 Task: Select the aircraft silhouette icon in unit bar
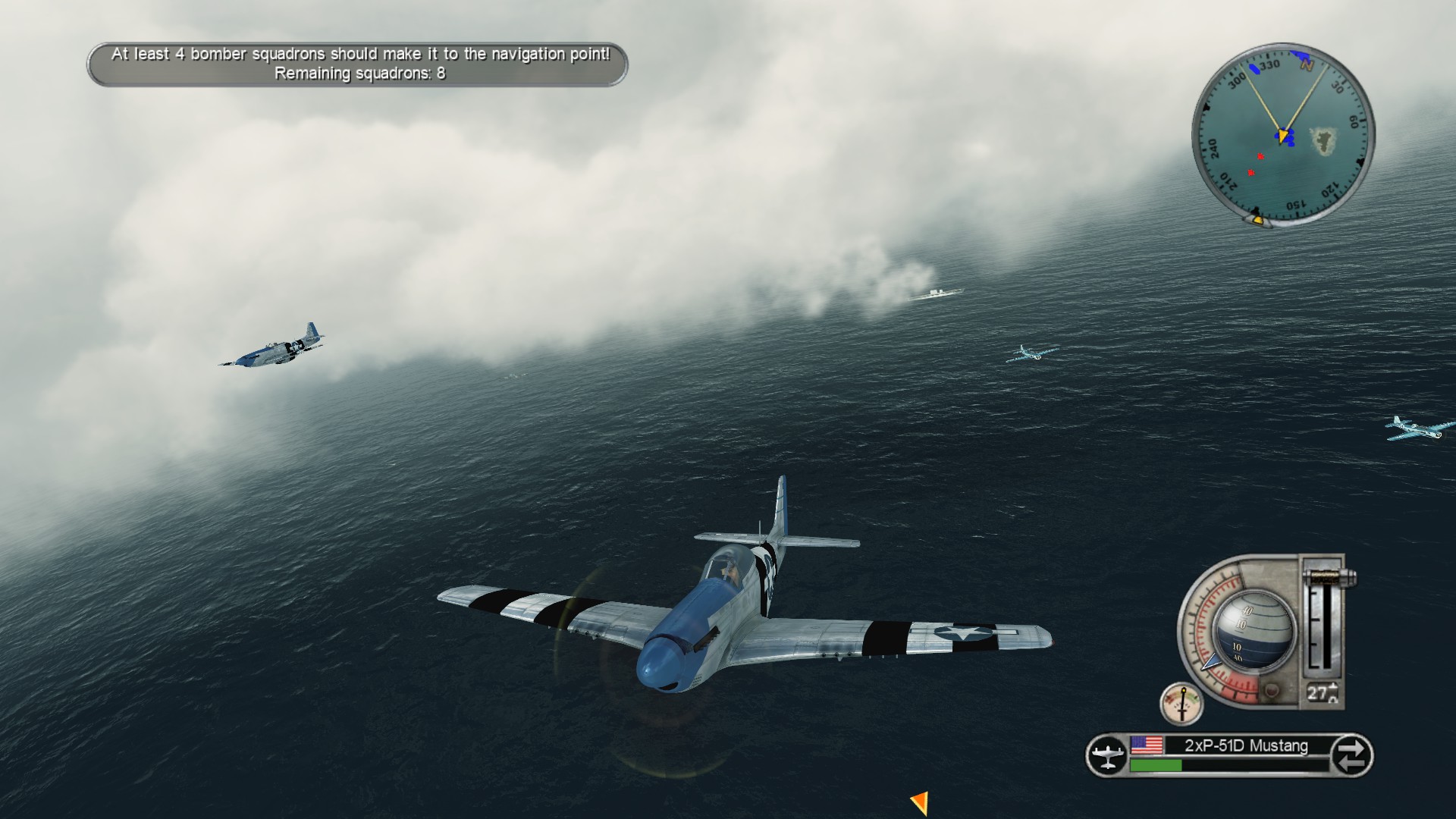[1107, 755]
